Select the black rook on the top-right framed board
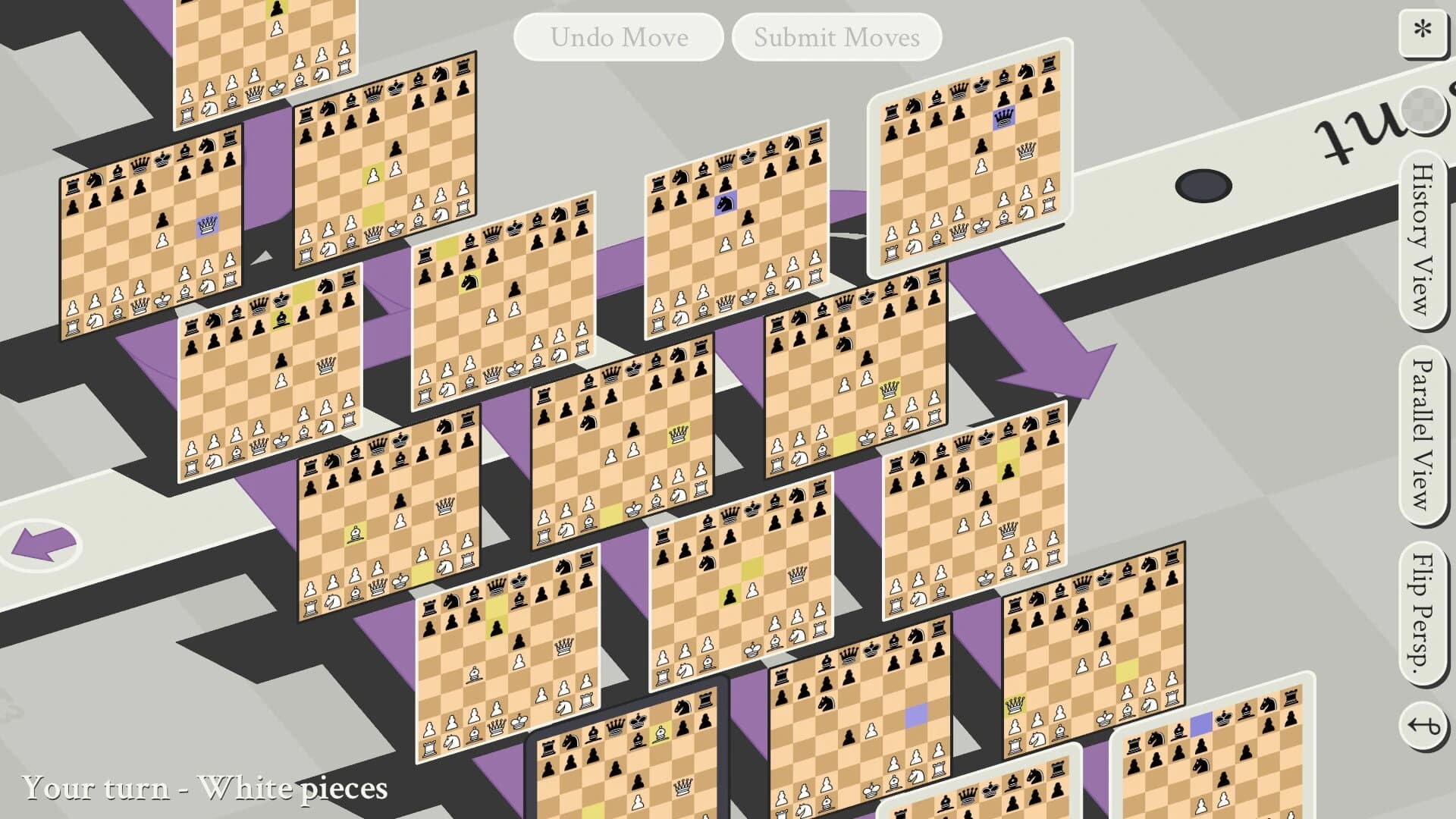Screen dimensions: 1456x819 click(1050, 61)
